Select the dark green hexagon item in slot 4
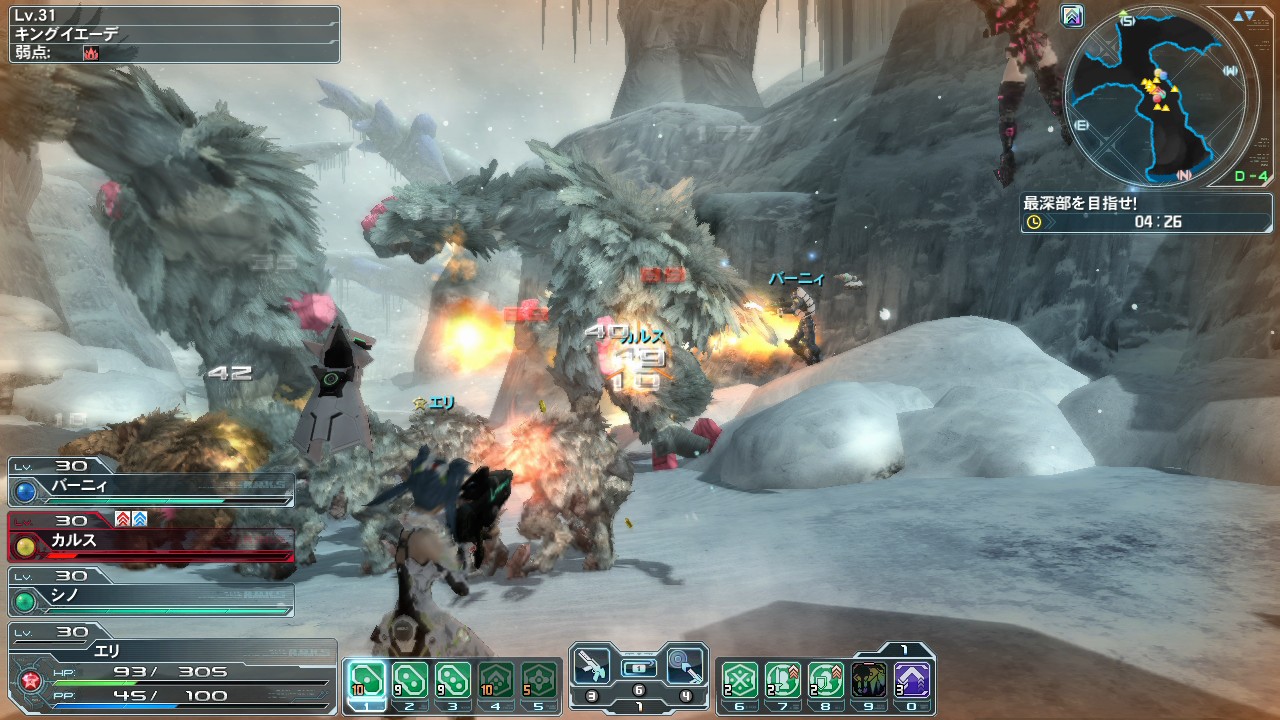 click(497, 681)
